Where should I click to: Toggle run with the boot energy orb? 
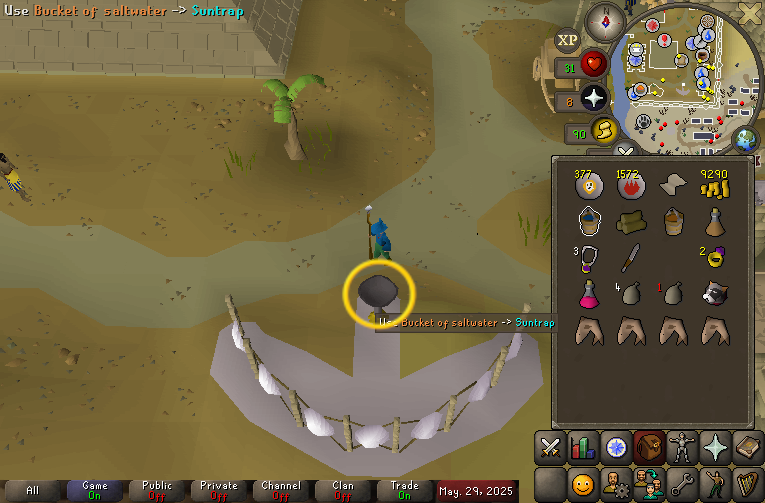[x=603, y=131]
